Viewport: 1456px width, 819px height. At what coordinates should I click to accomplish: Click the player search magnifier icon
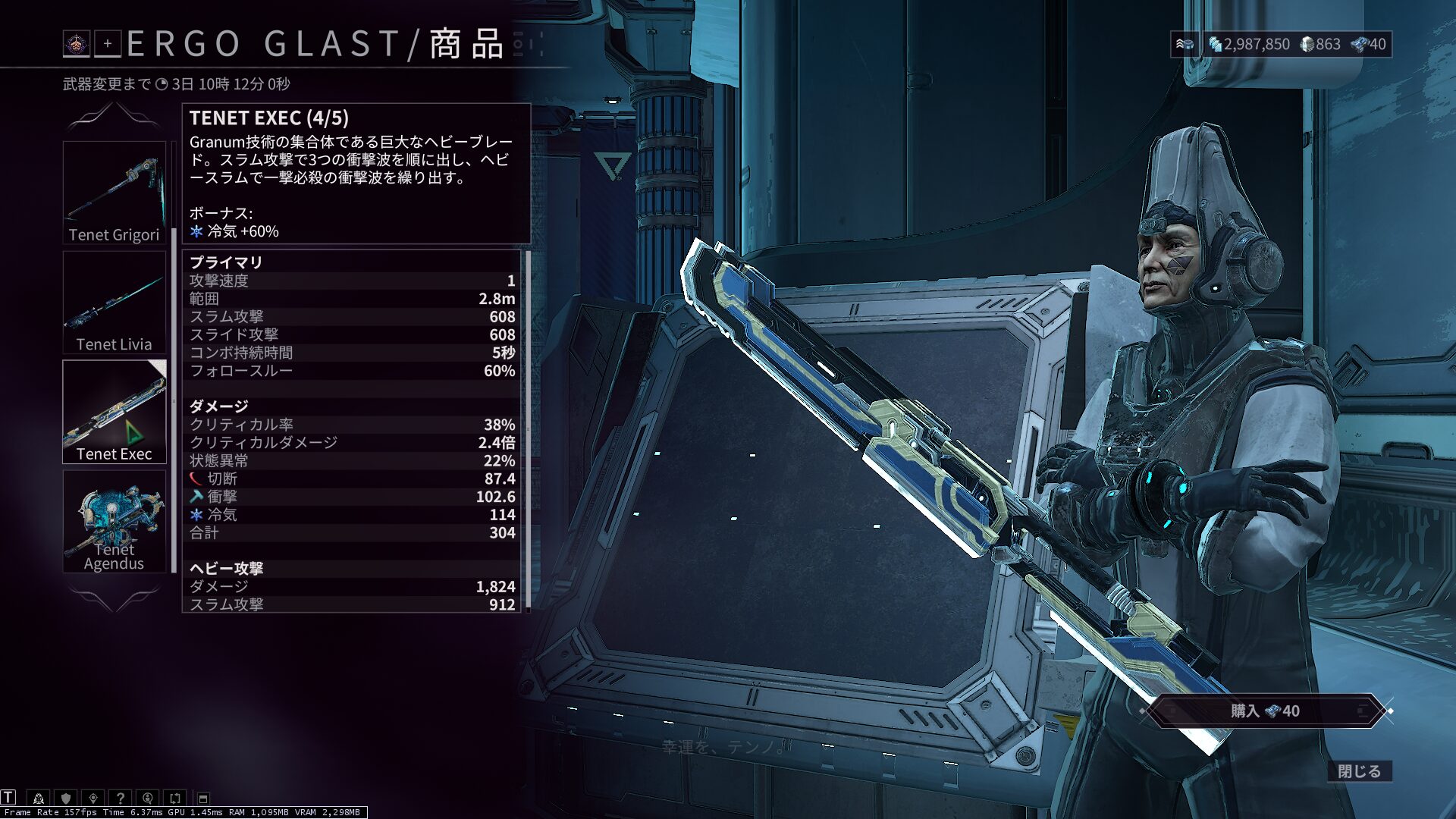148,798
